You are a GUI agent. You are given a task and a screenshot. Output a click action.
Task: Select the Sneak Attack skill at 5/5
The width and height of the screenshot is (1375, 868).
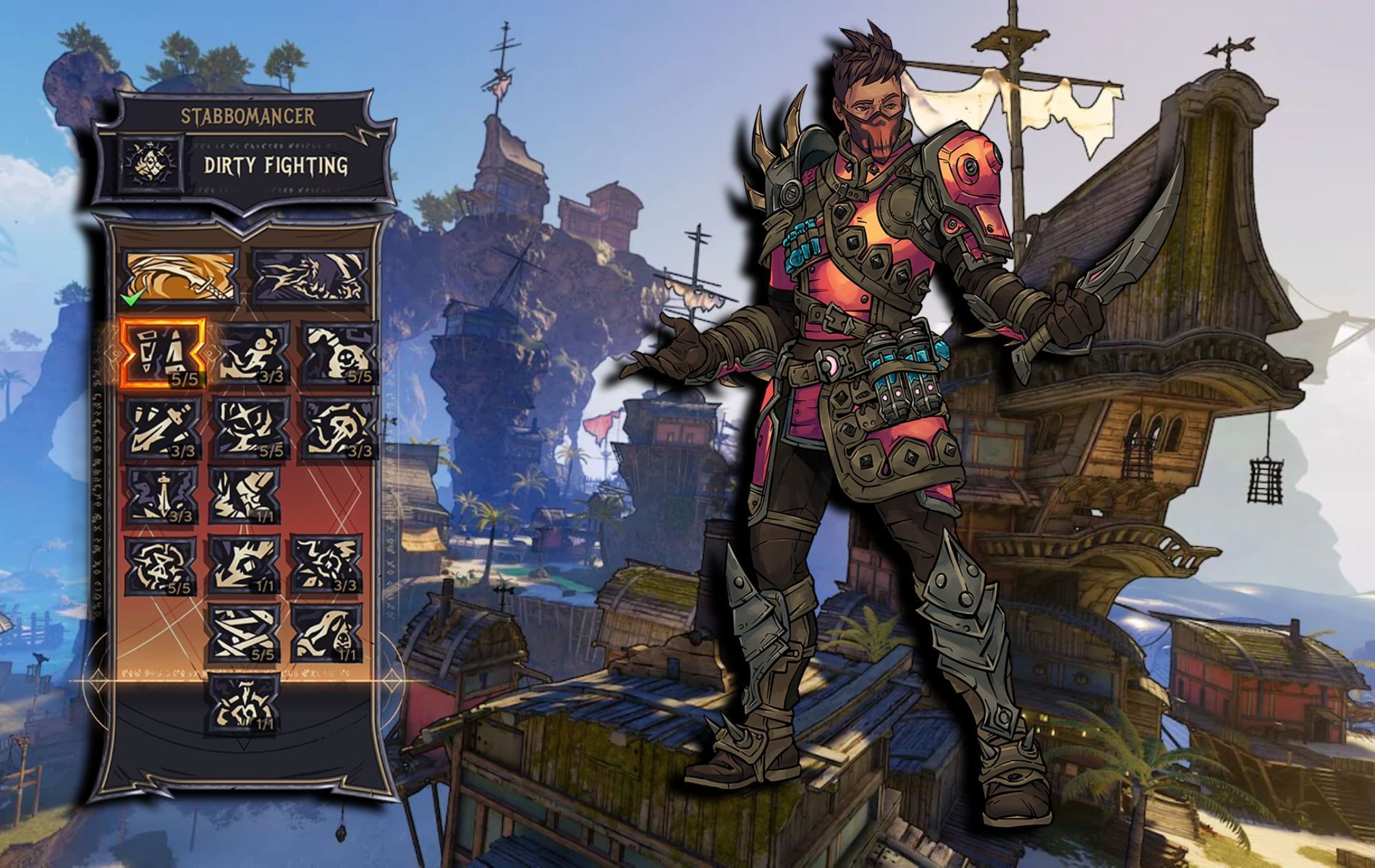160,565
